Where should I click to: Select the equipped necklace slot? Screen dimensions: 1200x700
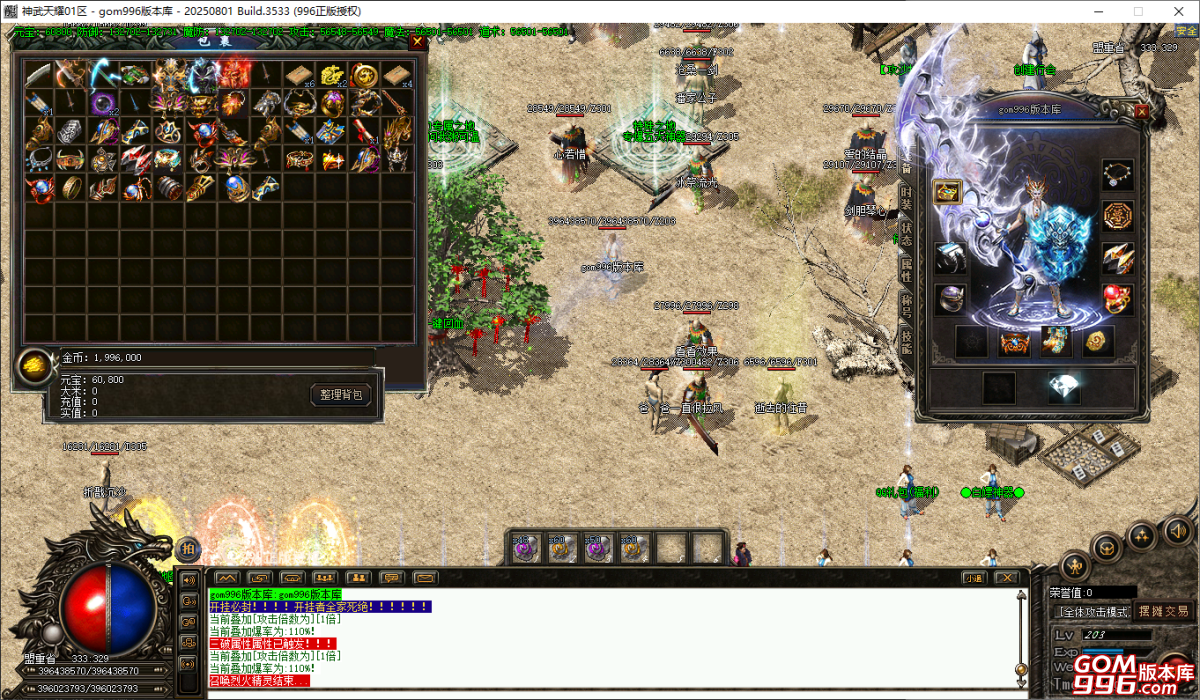point(1117,175)
